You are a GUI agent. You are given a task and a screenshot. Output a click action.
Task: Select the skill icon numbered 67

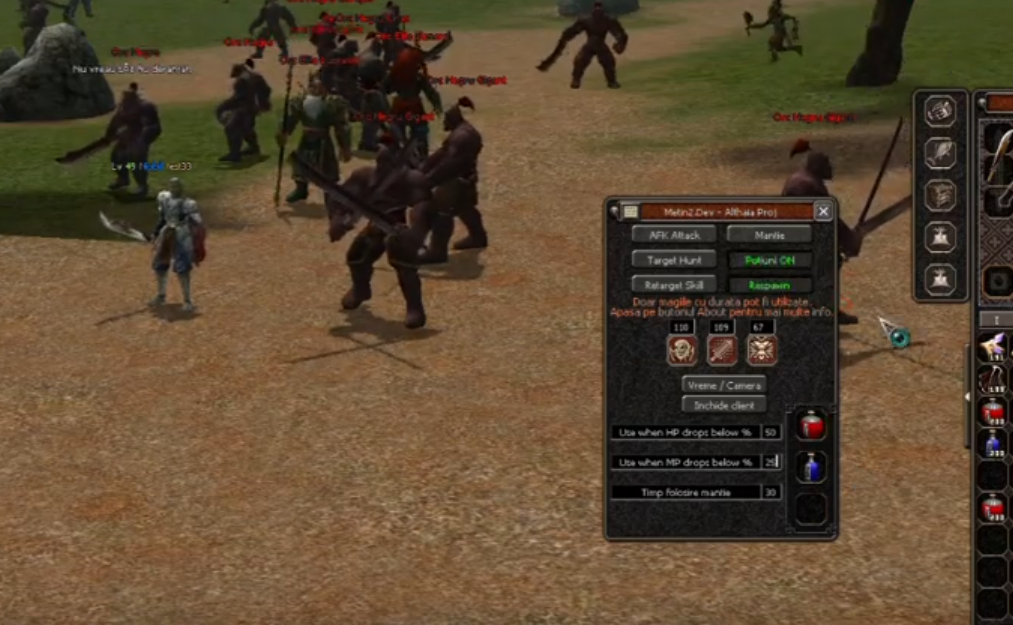click(x=762, y=349)
